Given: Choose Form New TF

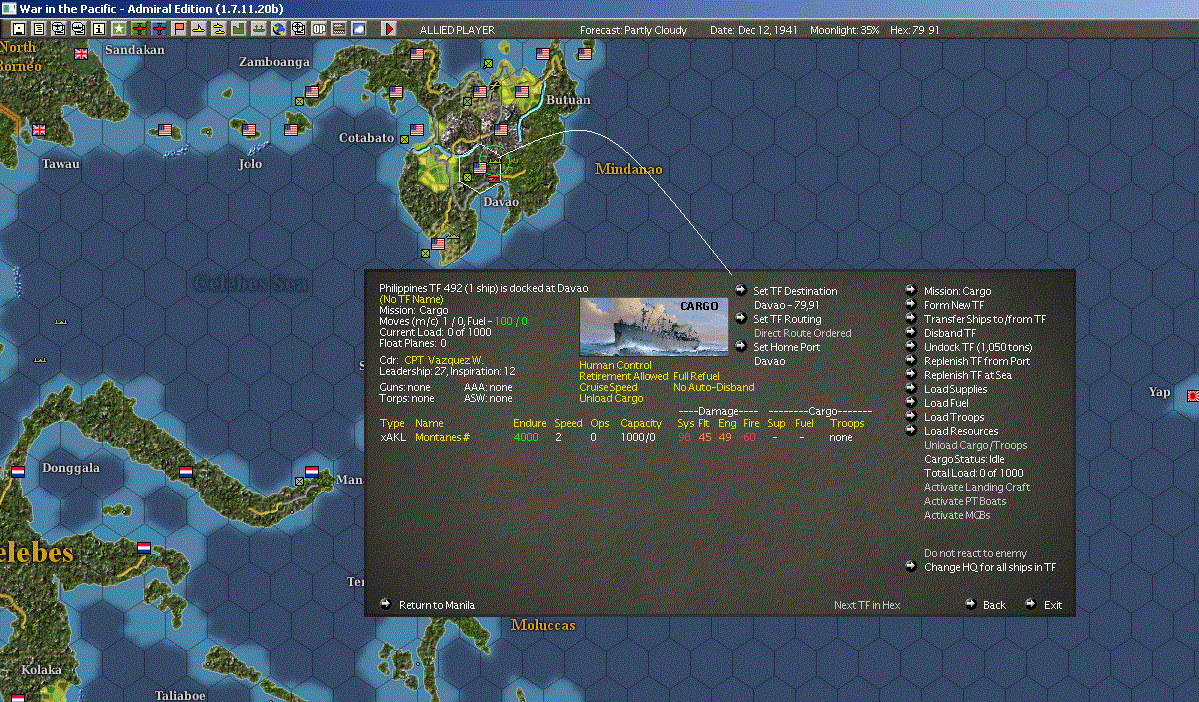Looking at the screenshot, I should point(953,305).
